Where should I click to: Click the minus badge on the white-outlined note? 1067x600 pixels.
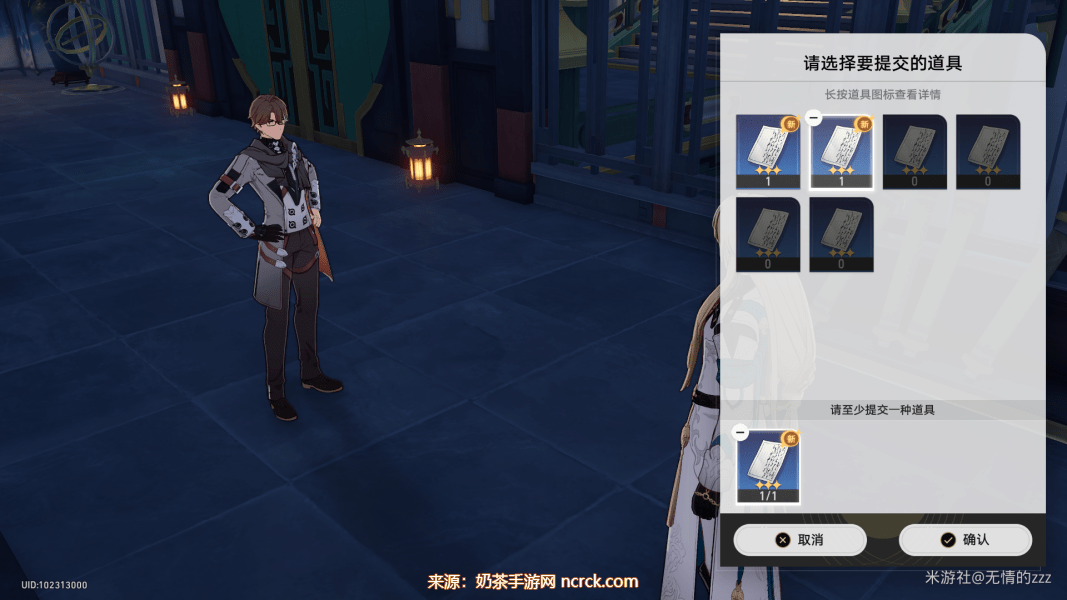tap(814, 118)
